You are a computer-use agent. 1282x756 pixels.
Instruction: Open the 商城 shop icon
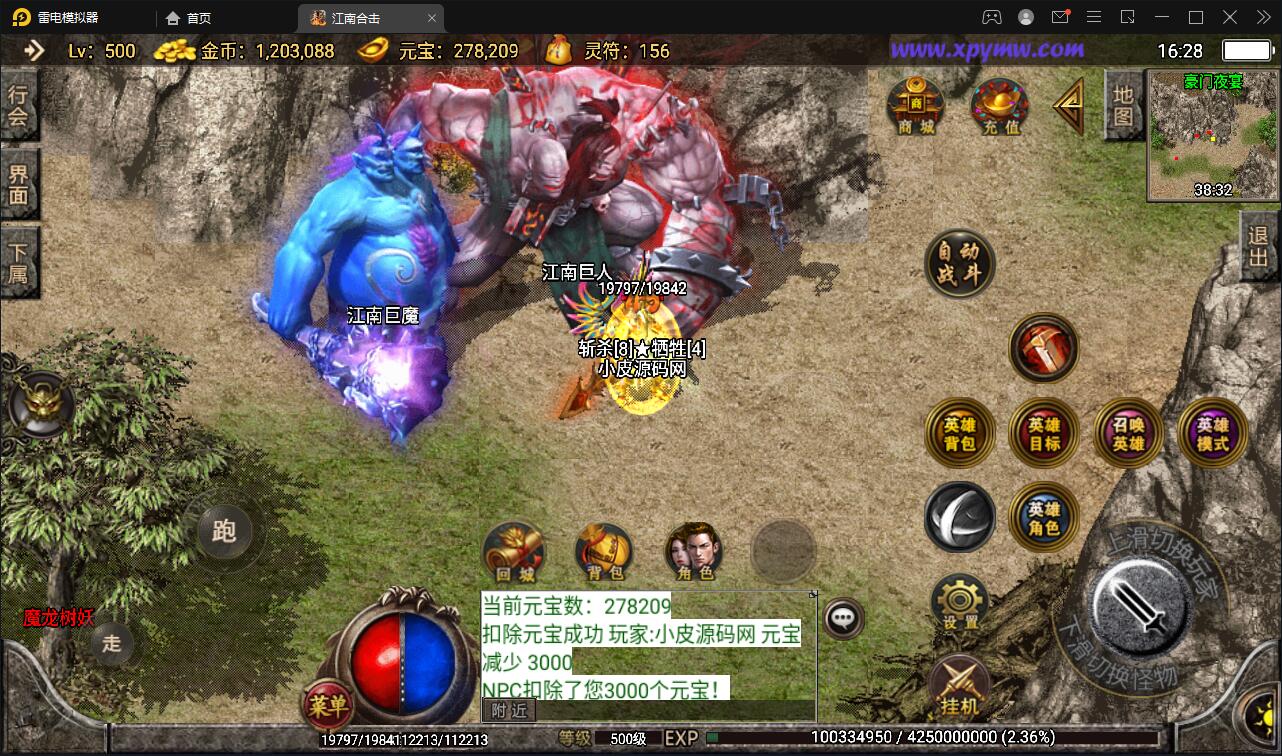[x=915, y=104]
